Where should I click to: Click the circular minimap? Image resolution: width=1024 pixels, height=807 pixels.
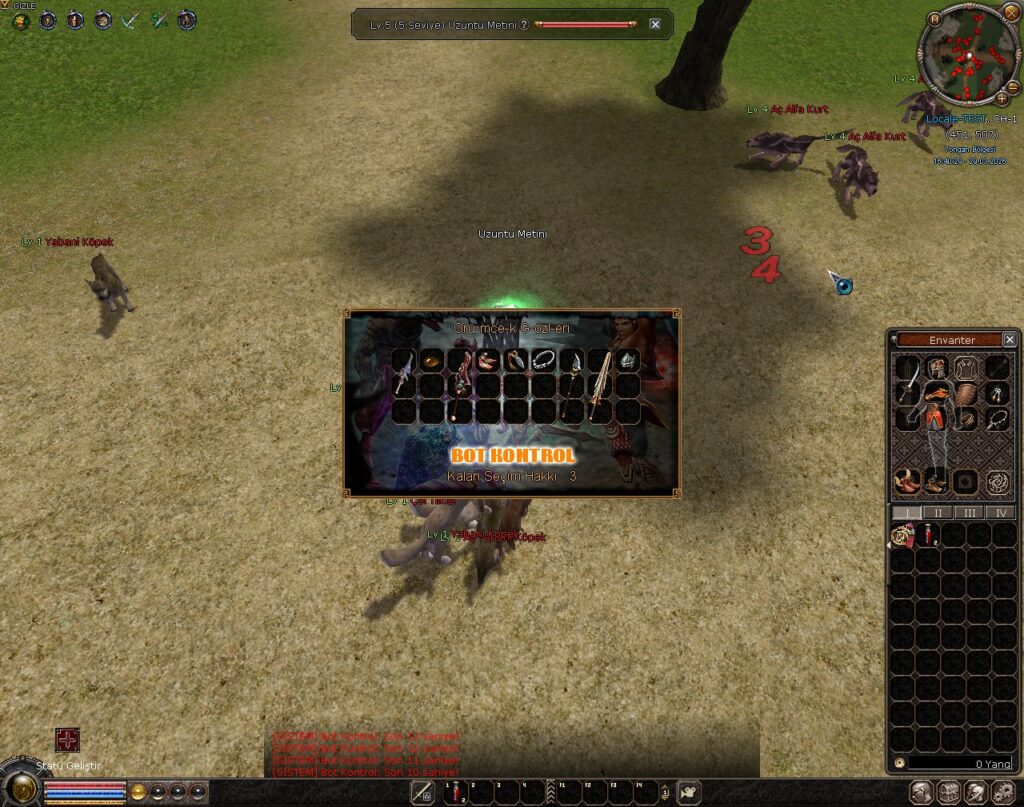964,55
